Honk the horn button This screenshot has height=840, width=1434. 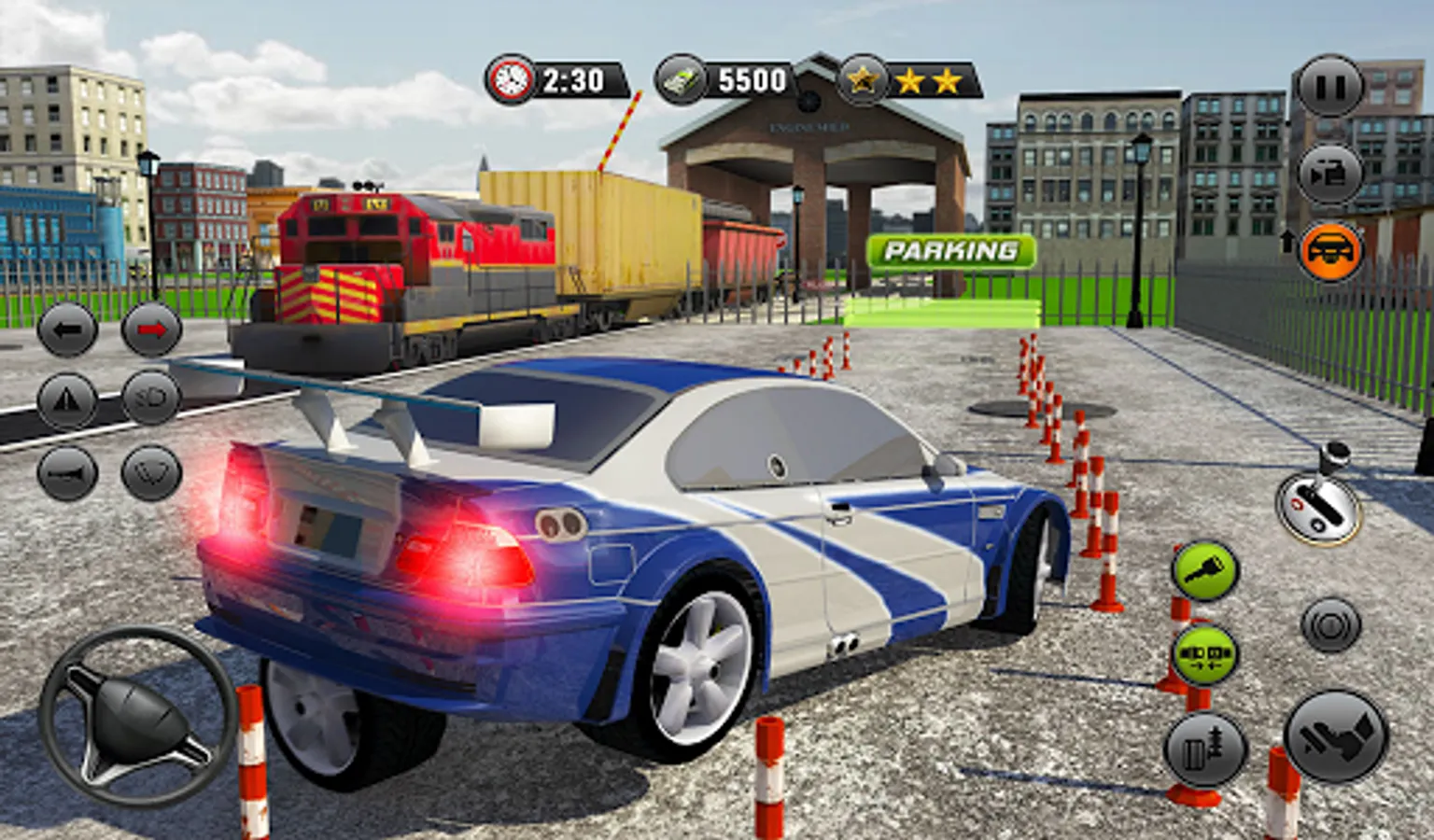tap(67, 473)
